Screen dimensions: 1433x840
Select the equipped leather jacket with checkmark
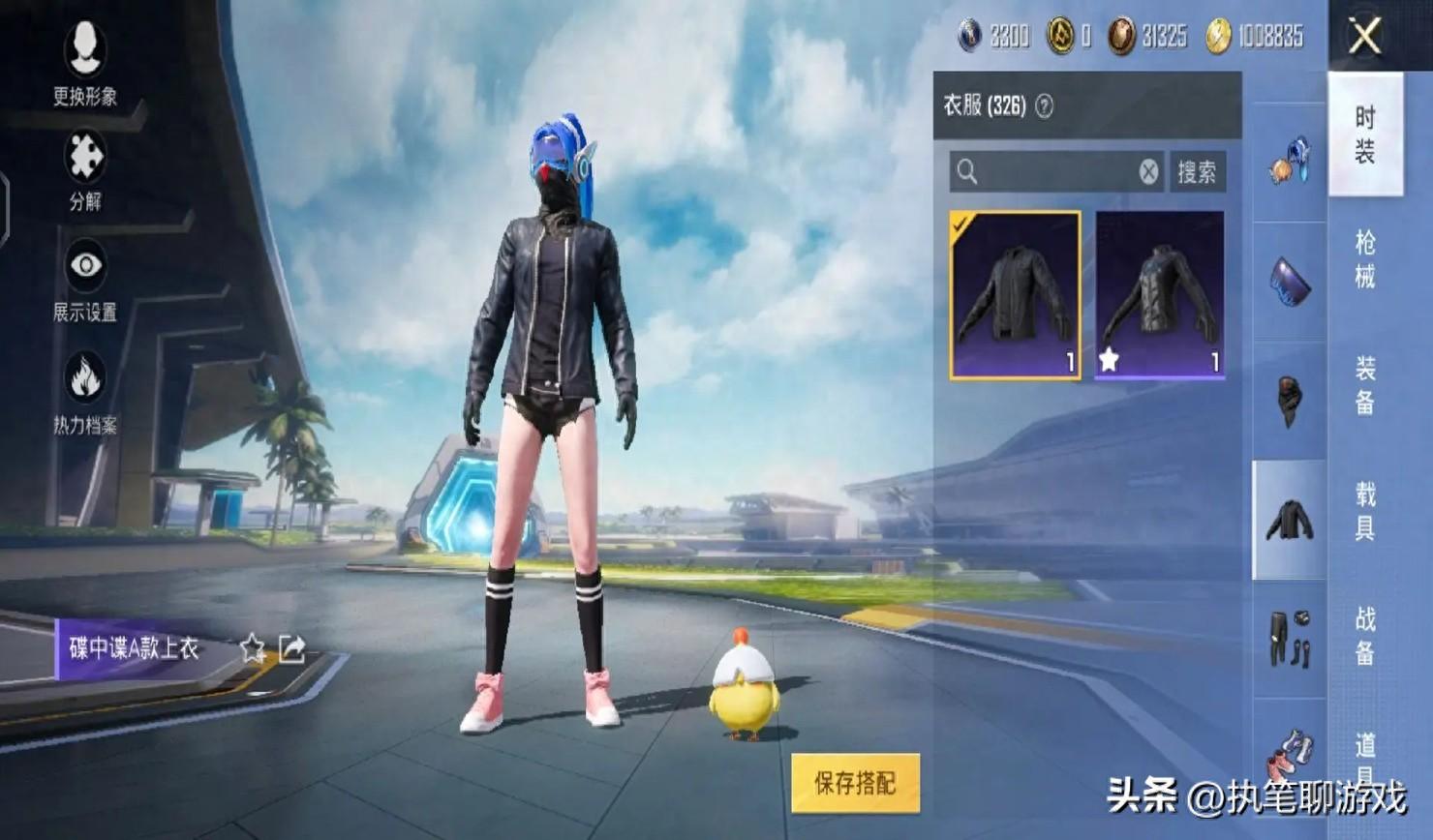pos(1015,294)
